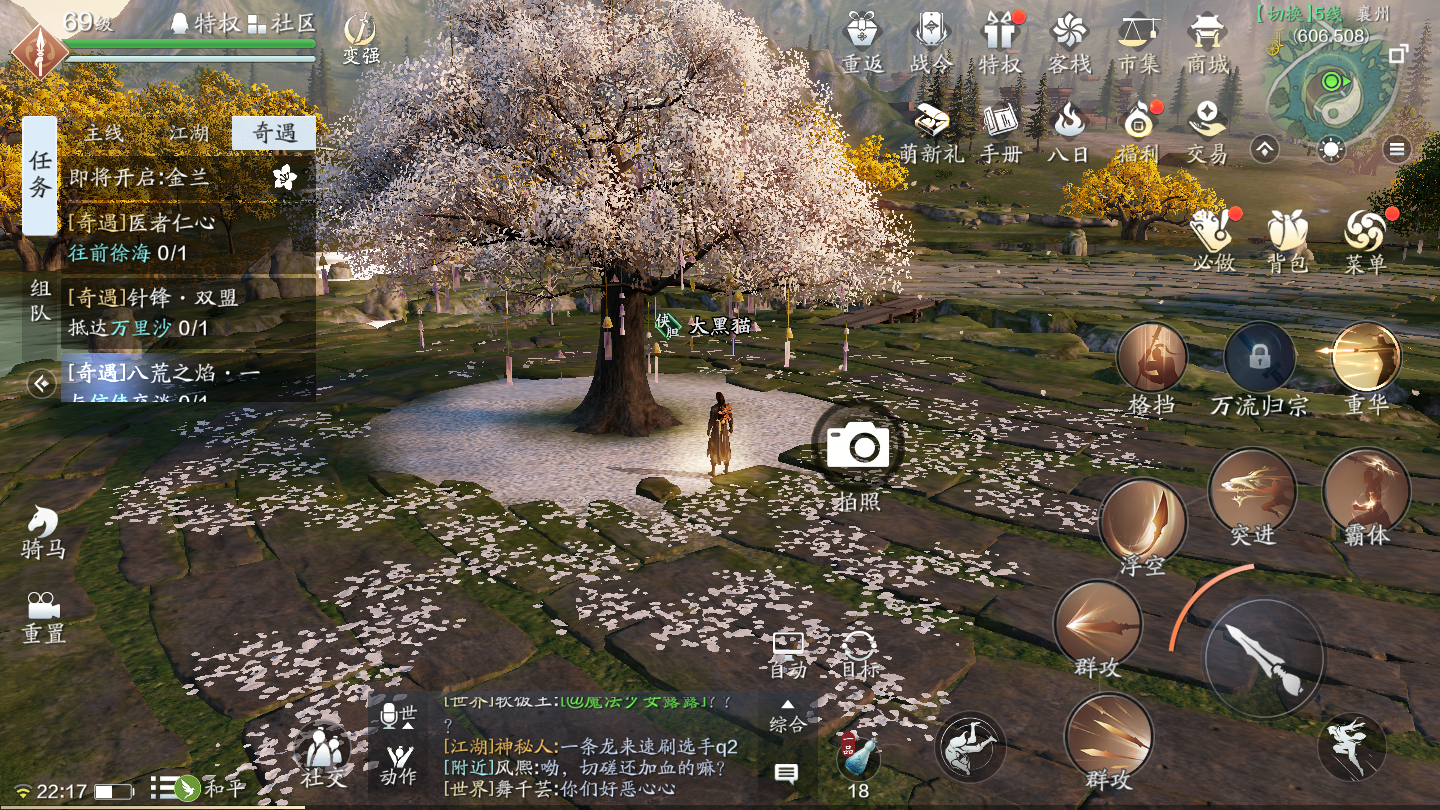Mount up with the 骑马 button
Viewport: 1440px width, 810px height.
point(42,530)
